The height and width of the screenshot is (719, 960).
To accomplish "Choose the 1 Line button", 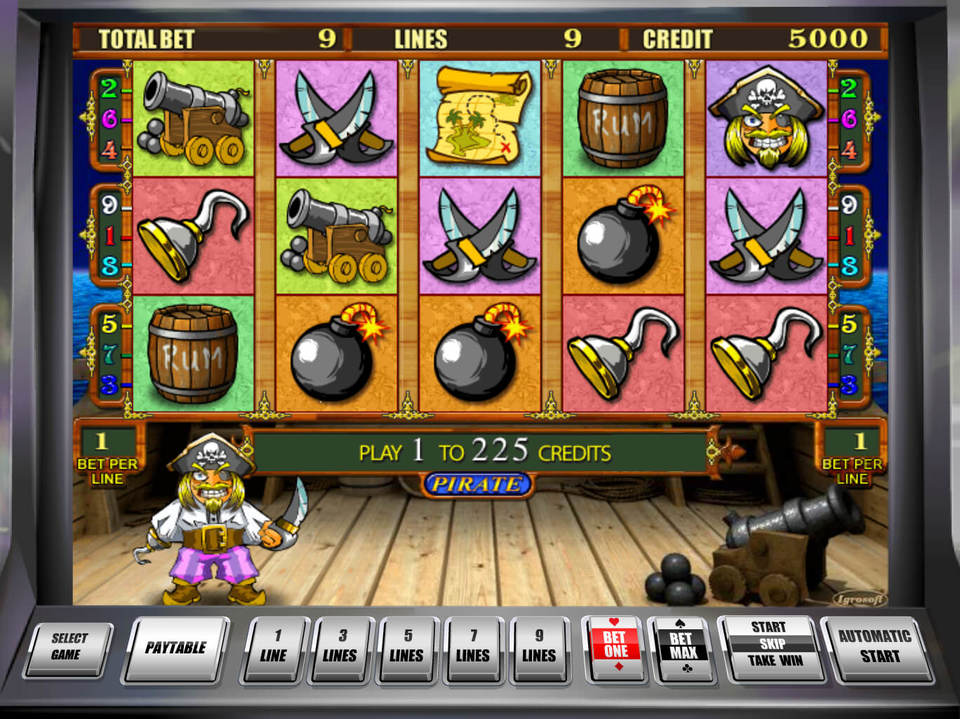I will (x=273, y=648).
